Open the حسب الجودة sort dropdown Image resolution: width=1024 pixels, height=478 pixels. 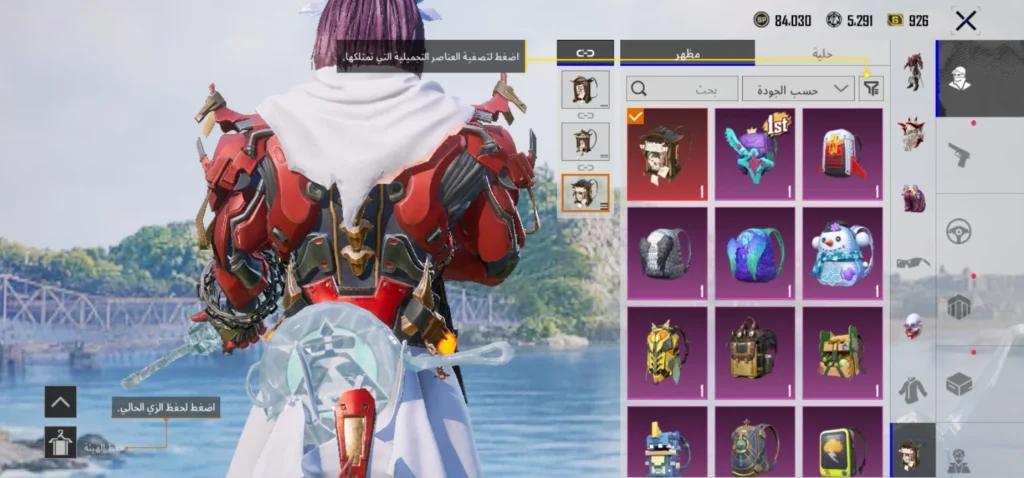798,89
